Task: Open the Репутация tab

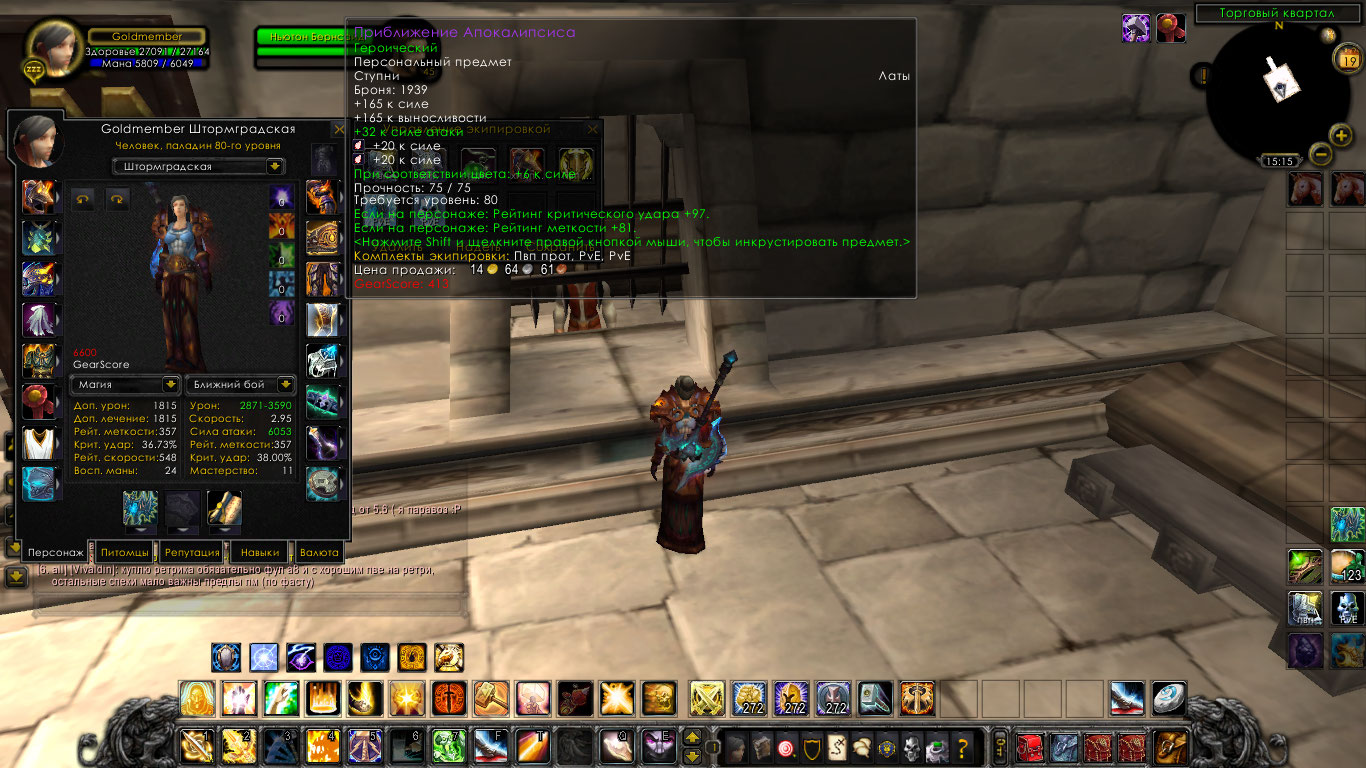Action: pyautogui.click(x=192, y=552)
